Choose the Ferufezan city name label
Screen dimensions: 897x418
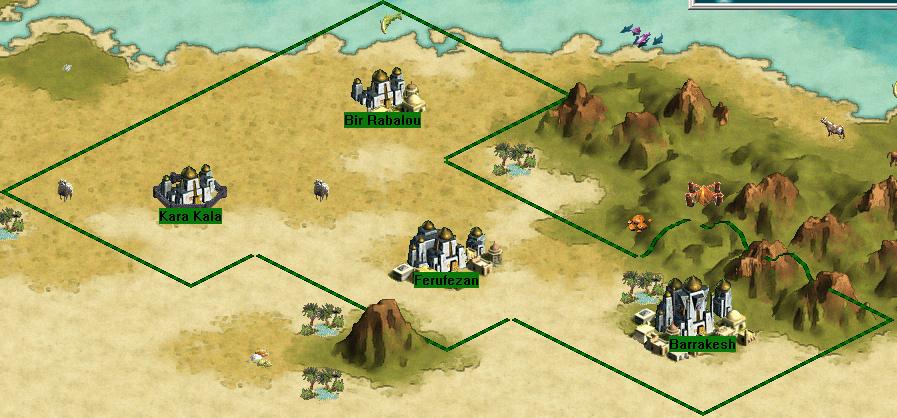pos(446,281)
